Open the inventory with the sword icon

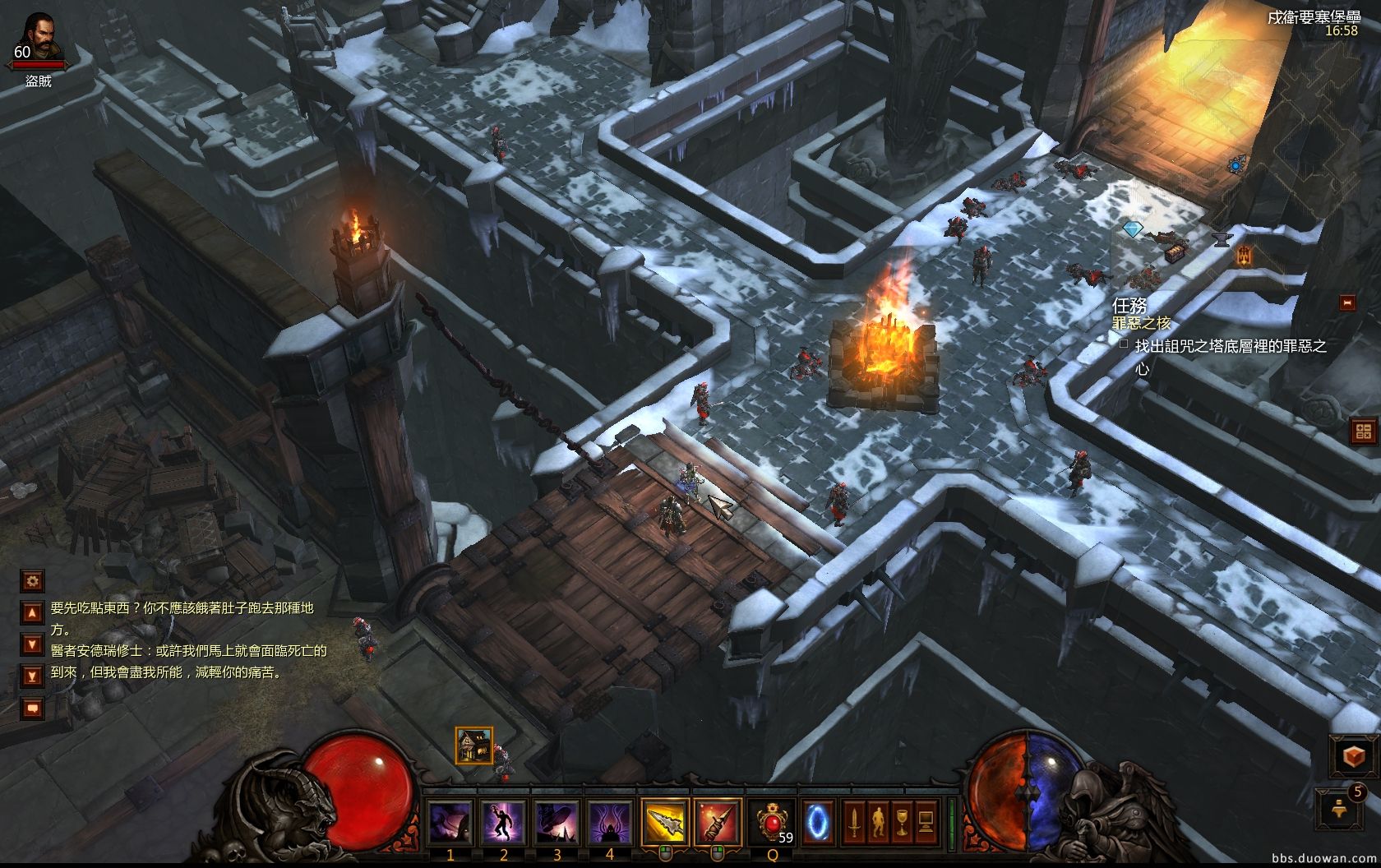click(x=855, y=820)
